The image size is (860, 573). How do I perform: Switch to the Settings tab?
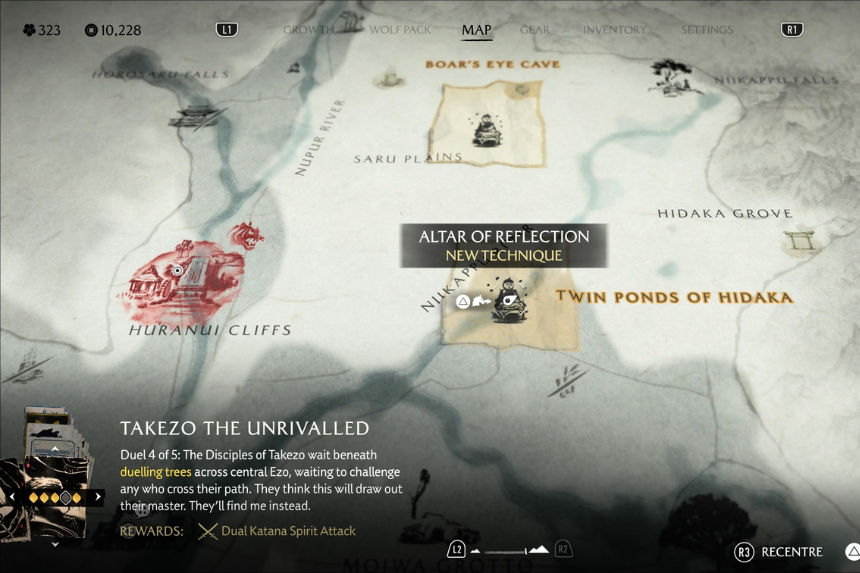click(707, 30)
